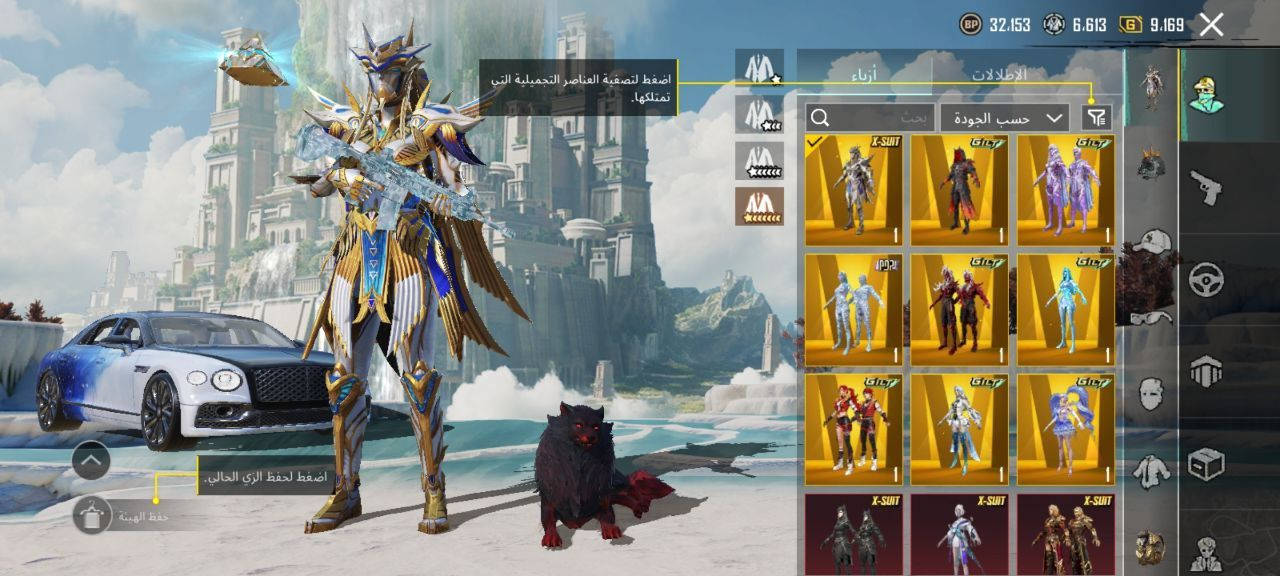Open the owned-items filter funnel icon

tap(1097, 117)
